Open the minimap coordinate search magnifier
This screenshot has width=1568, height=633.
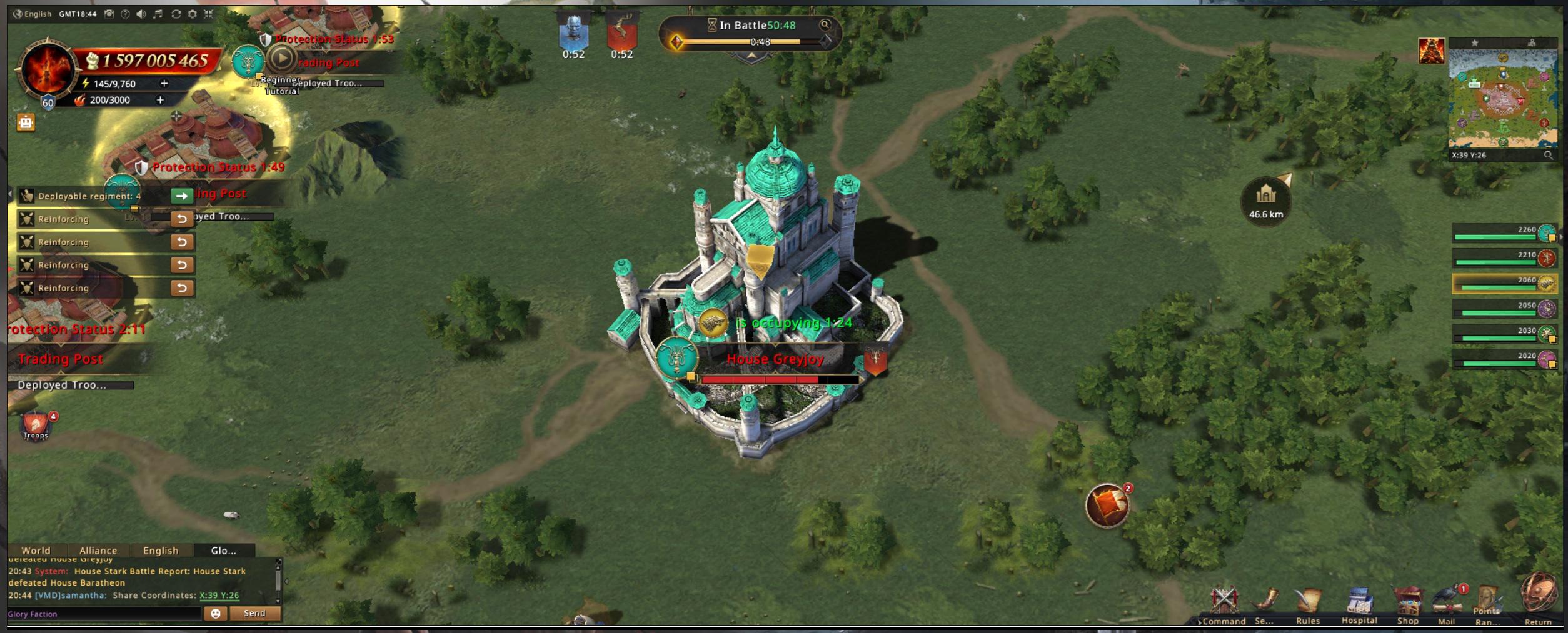[x=1548, y=156]
